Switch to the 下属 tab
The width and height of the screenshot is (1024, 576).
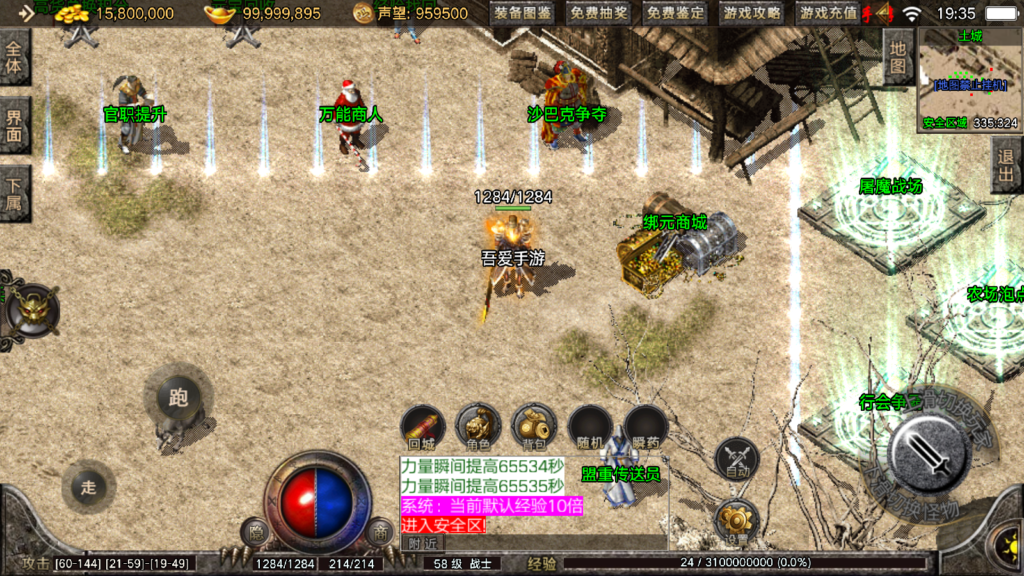point(14,193)
